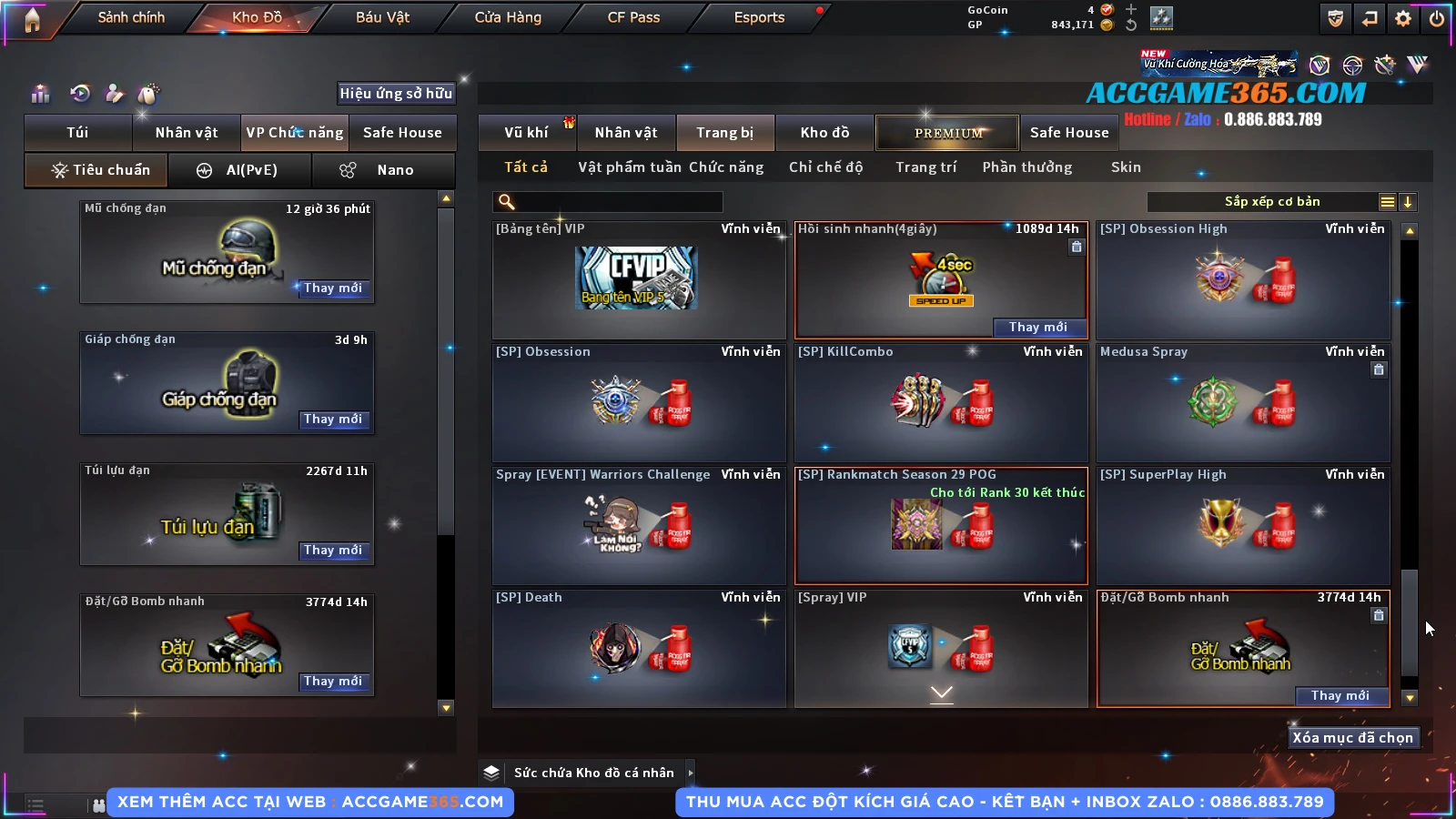Viewport: 1456px width, 819px height.
Task: Choose the Skin sub-category
Action: coord(1126,167)
